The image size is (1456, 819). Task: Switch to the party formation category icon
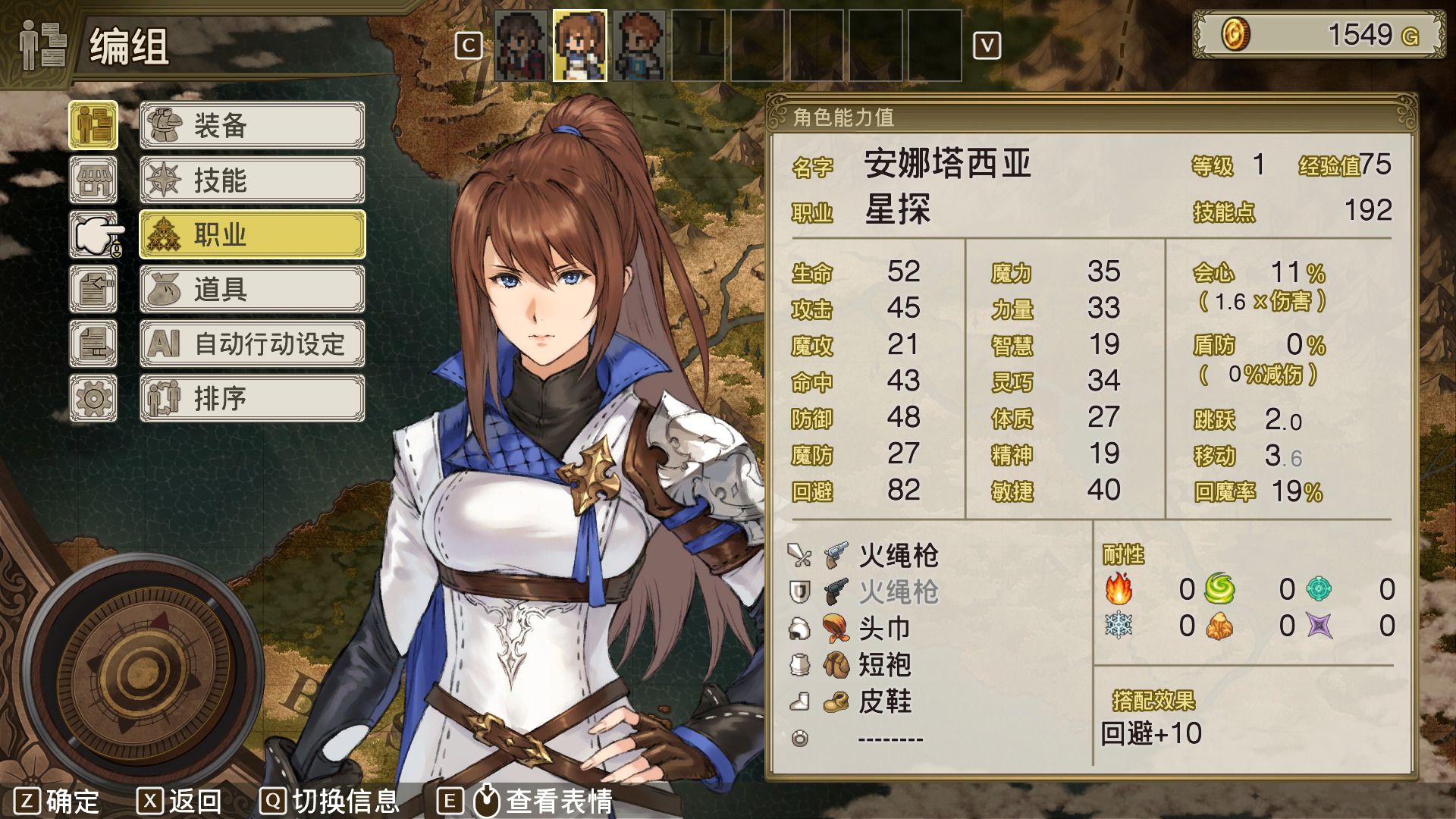tap(93, 125)
